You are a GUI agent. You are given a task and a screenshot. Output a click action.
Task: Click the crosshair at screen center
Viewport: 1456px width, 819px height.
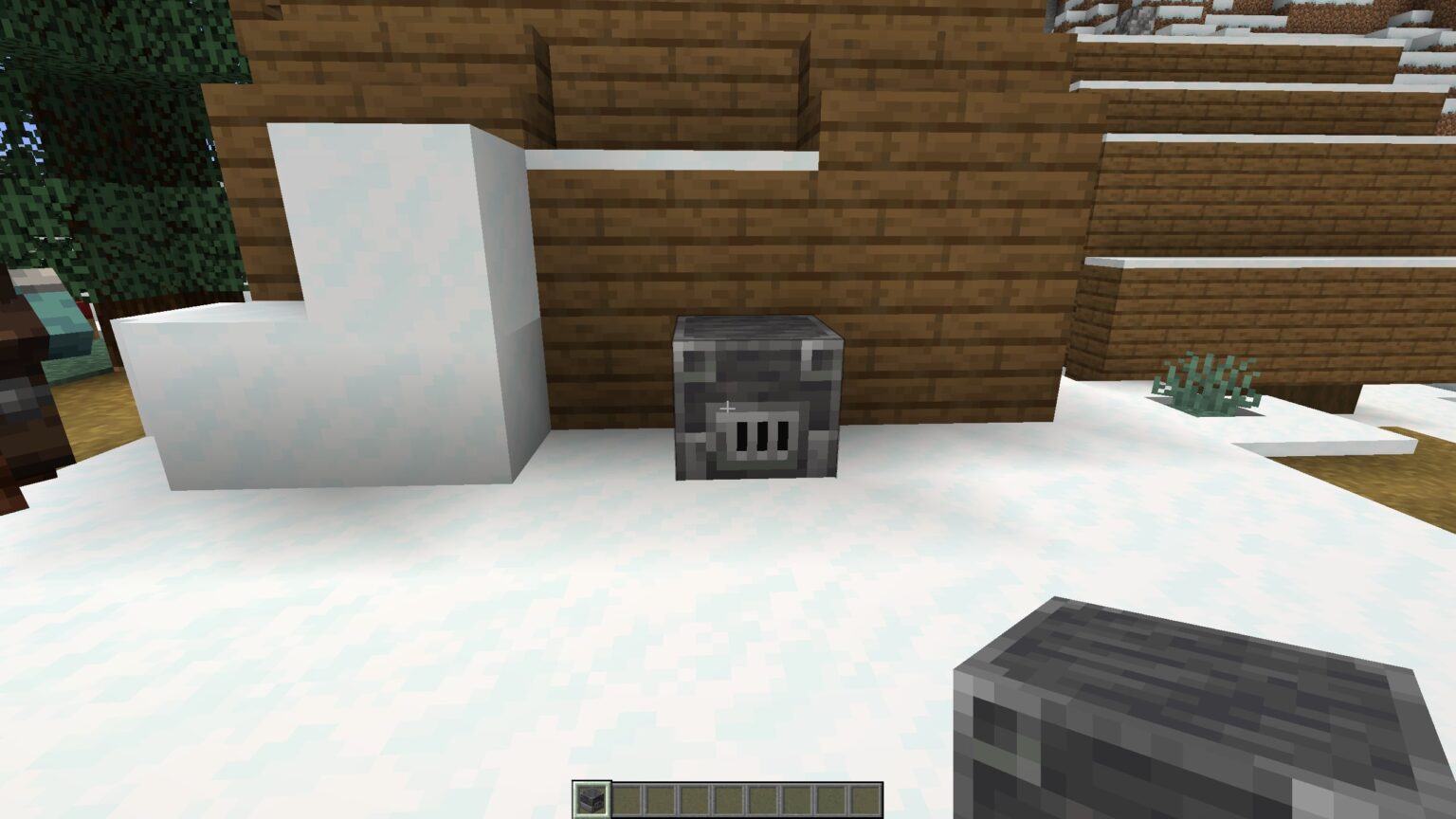click(728, 409)
